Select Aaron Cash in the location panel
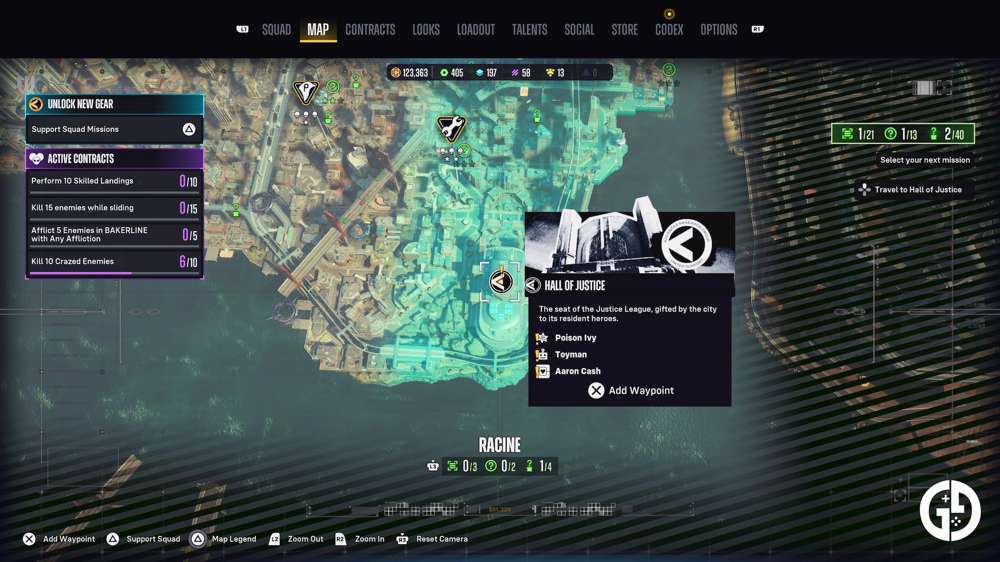Screen dimensions: 1000x562 (577, 371)
